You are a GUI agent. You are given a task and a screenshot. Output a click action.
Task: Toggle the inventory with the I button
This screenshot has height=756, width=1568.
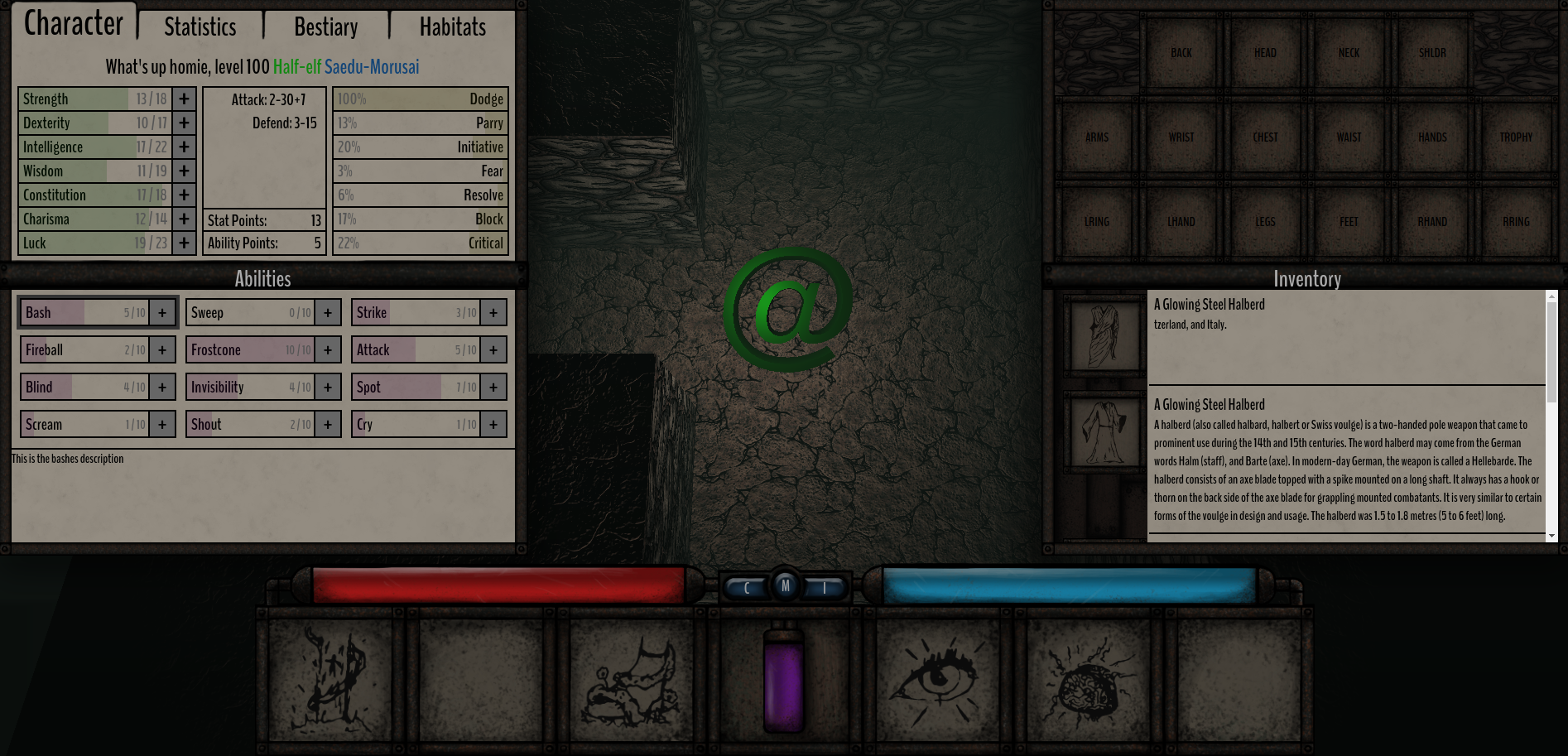tap(822, 586)
